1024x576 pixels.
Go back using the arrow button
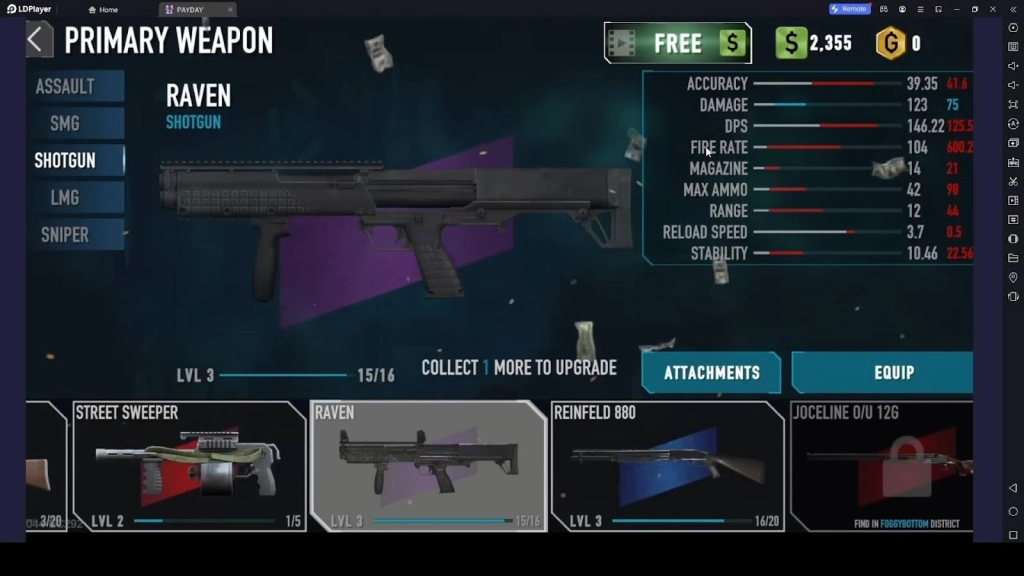(x=38, y=40)
